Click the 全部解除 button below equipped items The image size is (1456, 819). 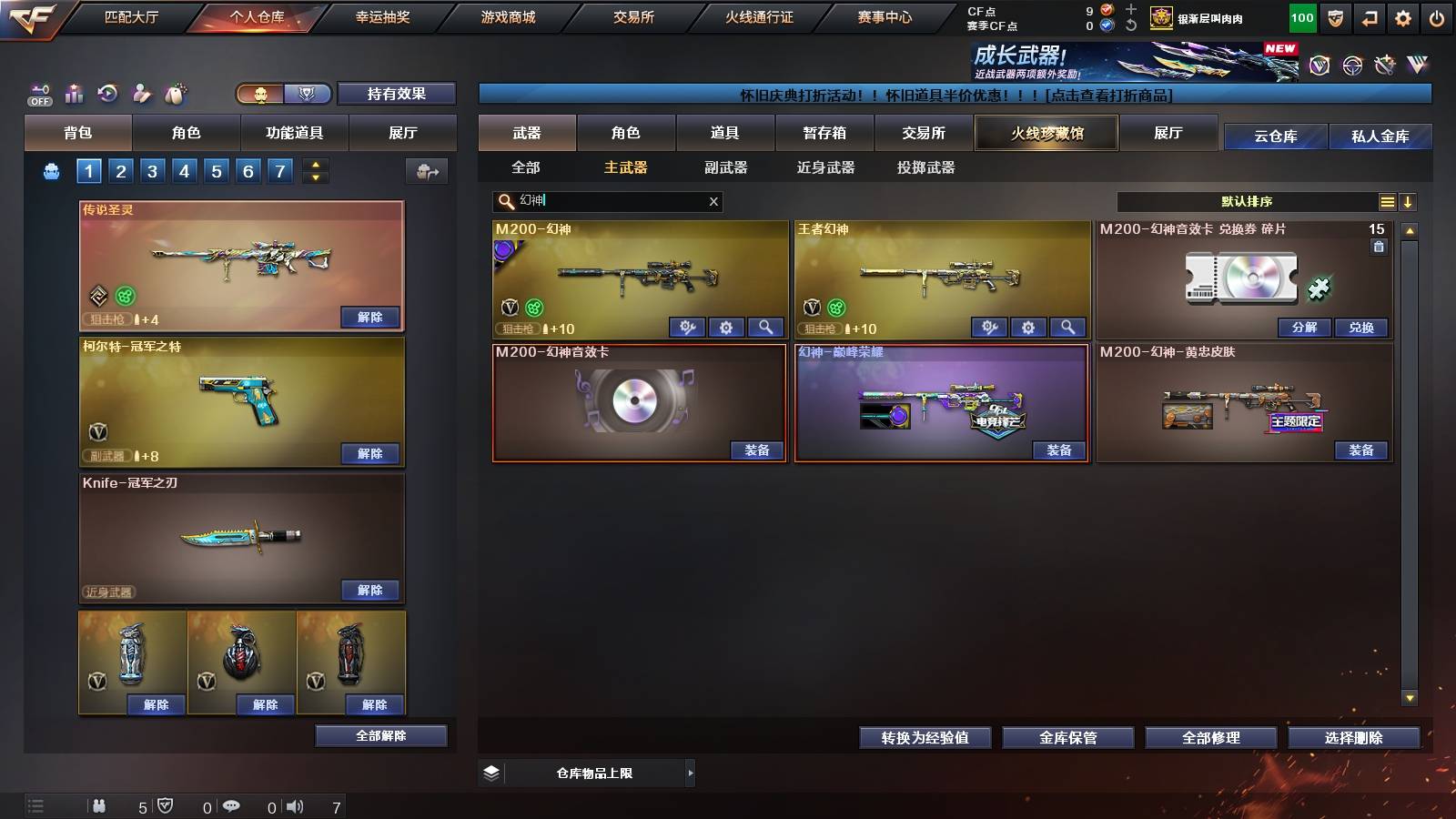point(381,735)
